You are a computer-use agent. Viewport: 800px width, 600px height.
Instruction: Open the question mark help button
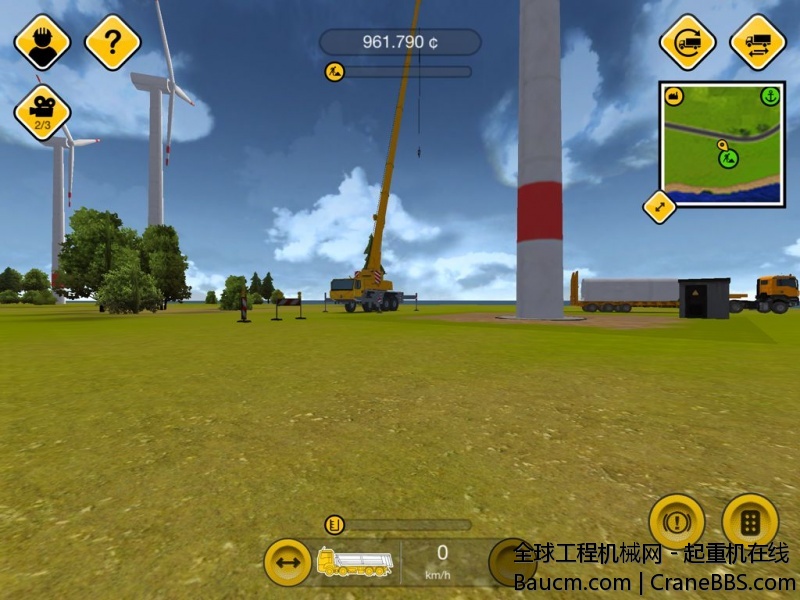pyautogui.click(x=112, y=42)
